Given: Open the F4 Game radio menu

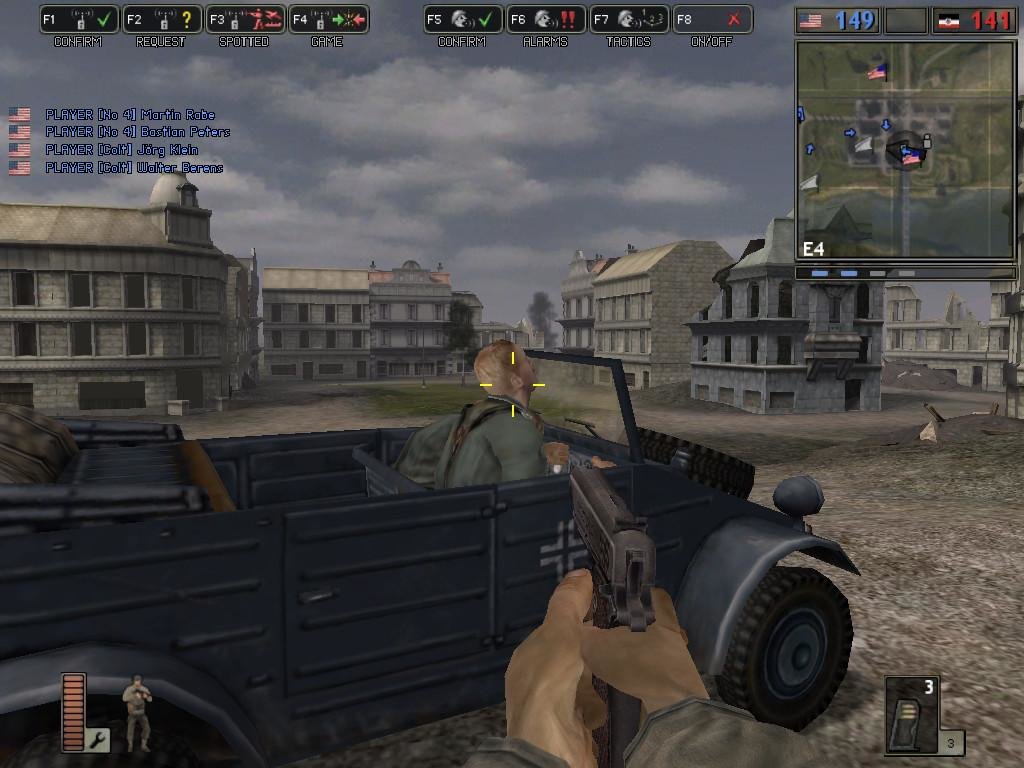Looking at the screenshot, I should pyautogui.click(x=328, y=19).
